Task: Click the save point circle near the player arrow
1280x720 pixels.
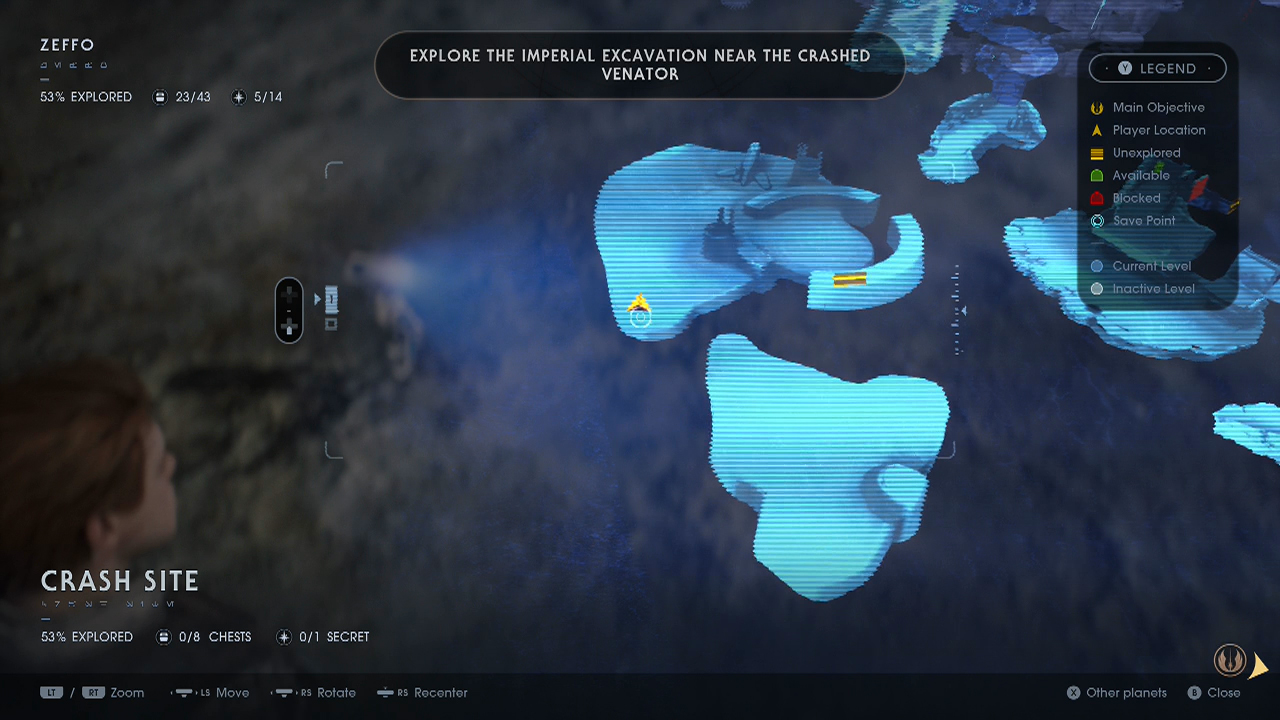Action: click(641, 317)
